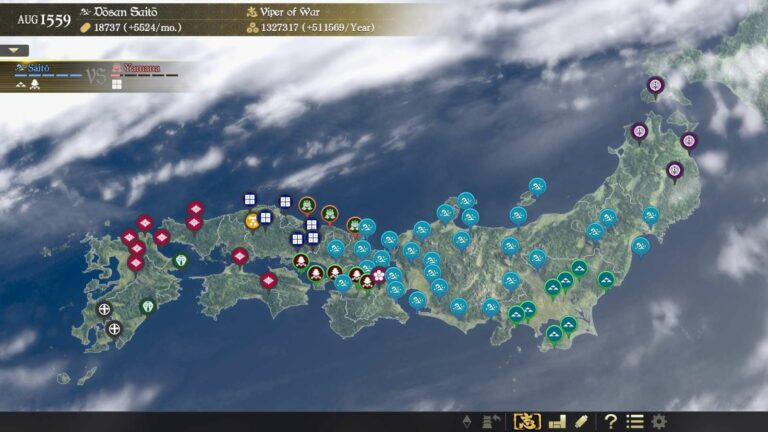Open the question mark help
The height and width of the screenshot is (432, 768).
[610, 421]
